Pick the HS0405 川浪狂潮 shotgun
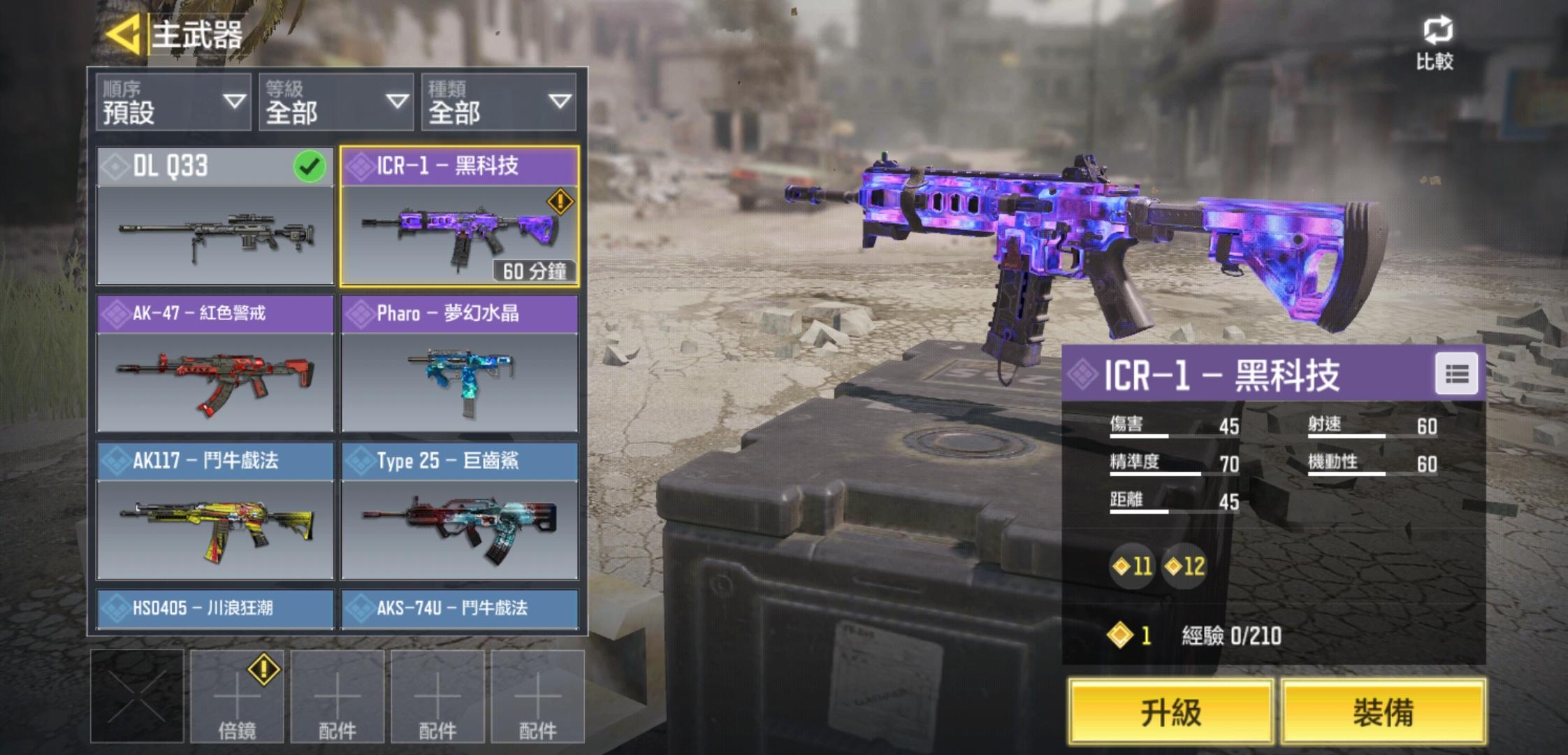The width and height of the screenshot is (1568, 755). [x=215, y=608]
